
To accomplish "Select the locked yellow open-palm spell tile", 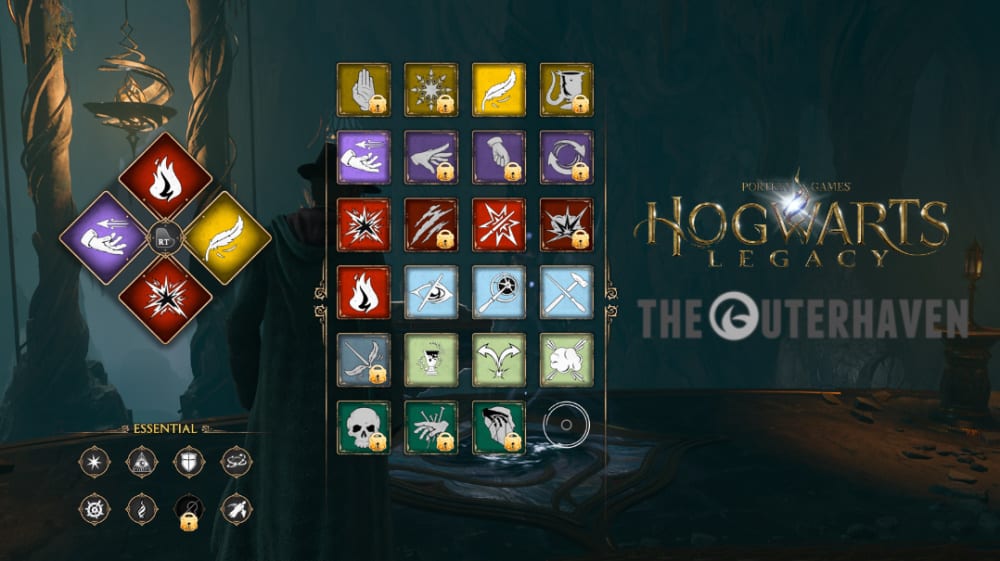I will coord(364,90).
